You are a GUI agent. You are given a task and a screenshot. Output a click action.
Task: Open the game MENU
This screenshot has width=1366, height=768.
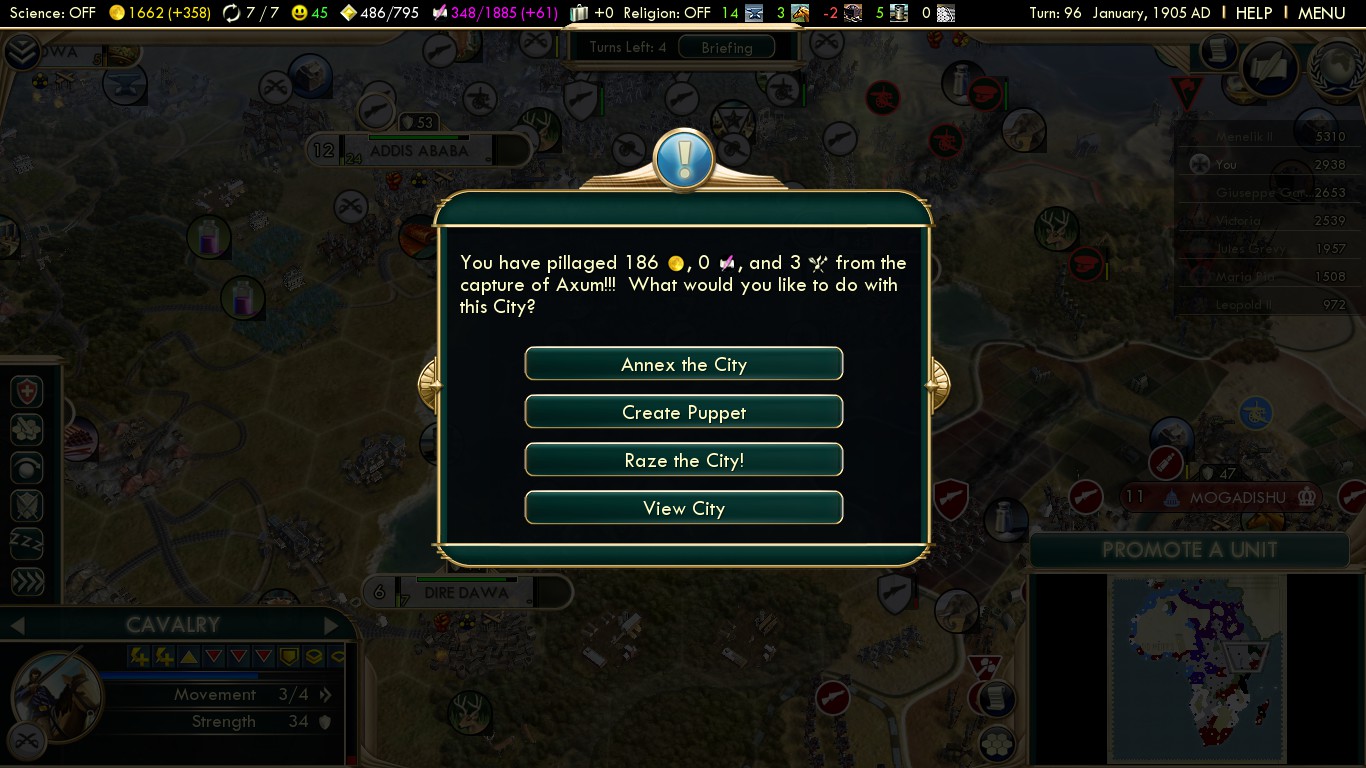click(x=1321, y=13)
